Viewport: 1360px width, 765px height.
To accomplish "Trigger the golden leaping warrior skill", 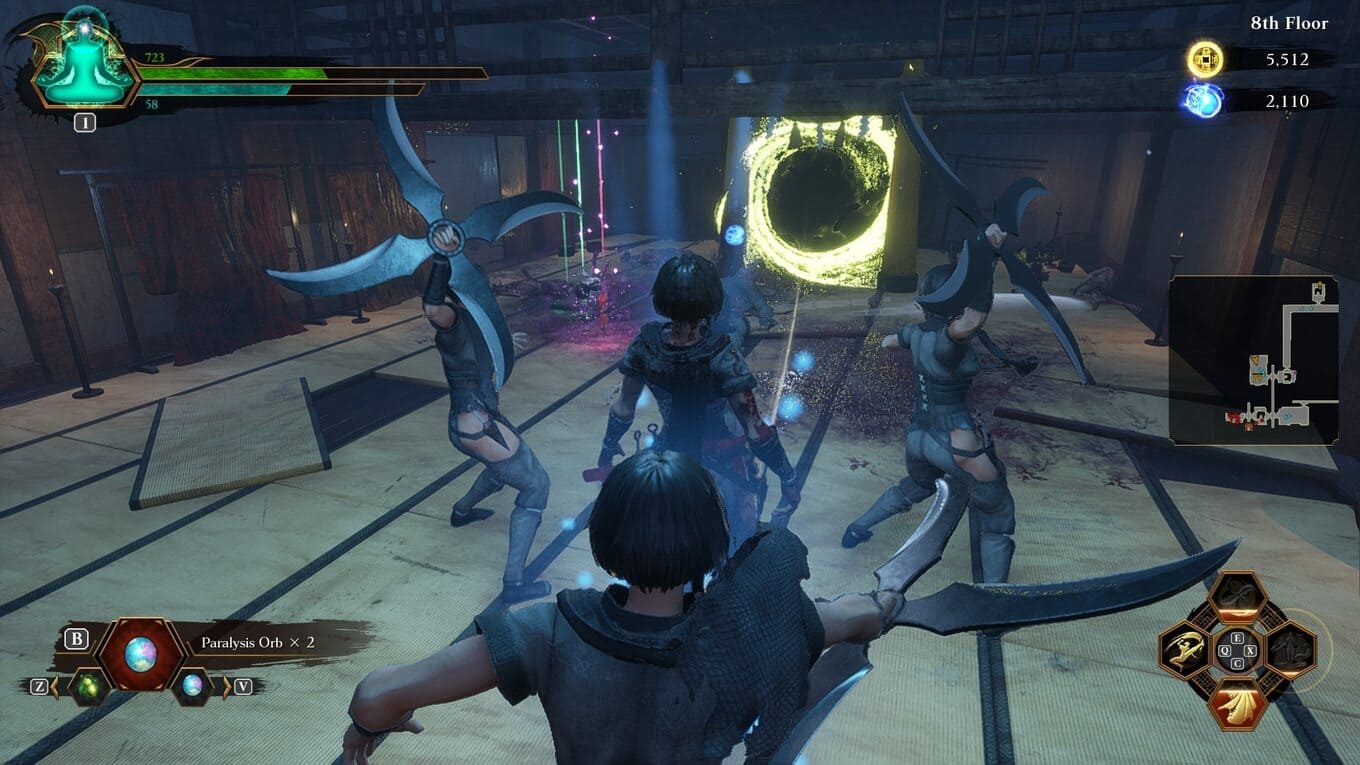I will coord(1186,650).
